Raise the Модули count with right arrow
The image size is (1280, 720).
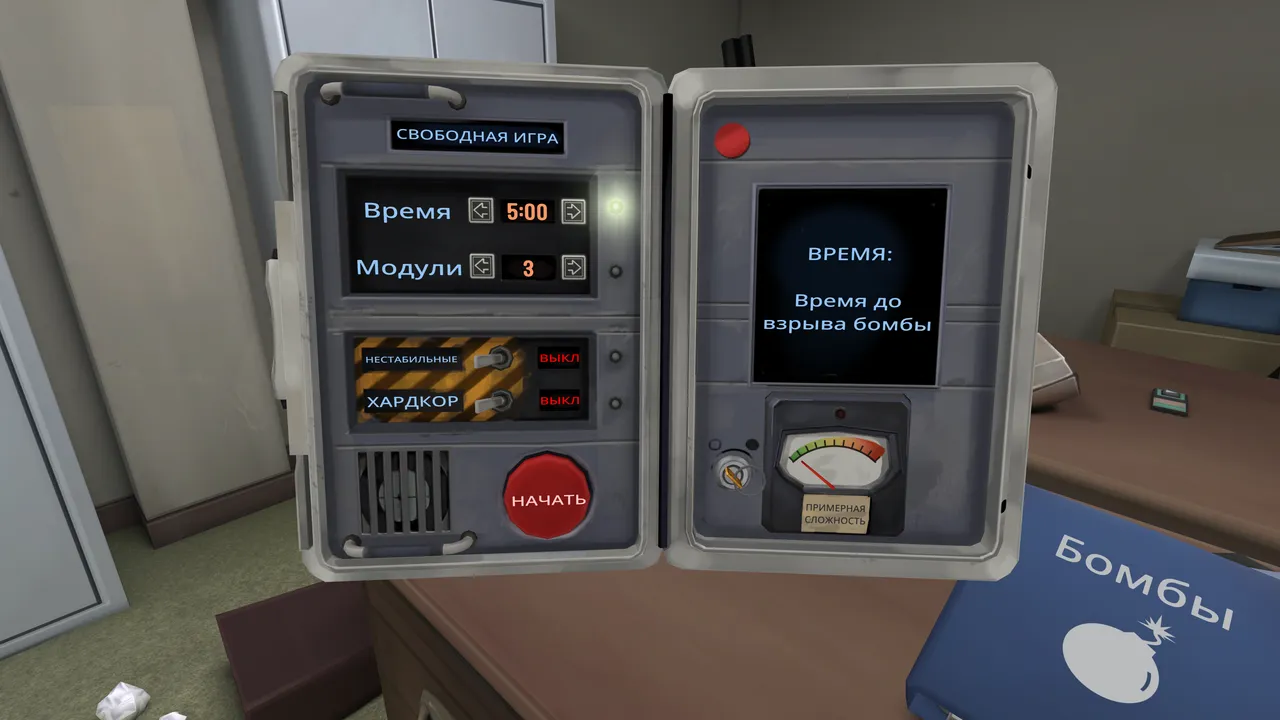[x=573, y=267]
